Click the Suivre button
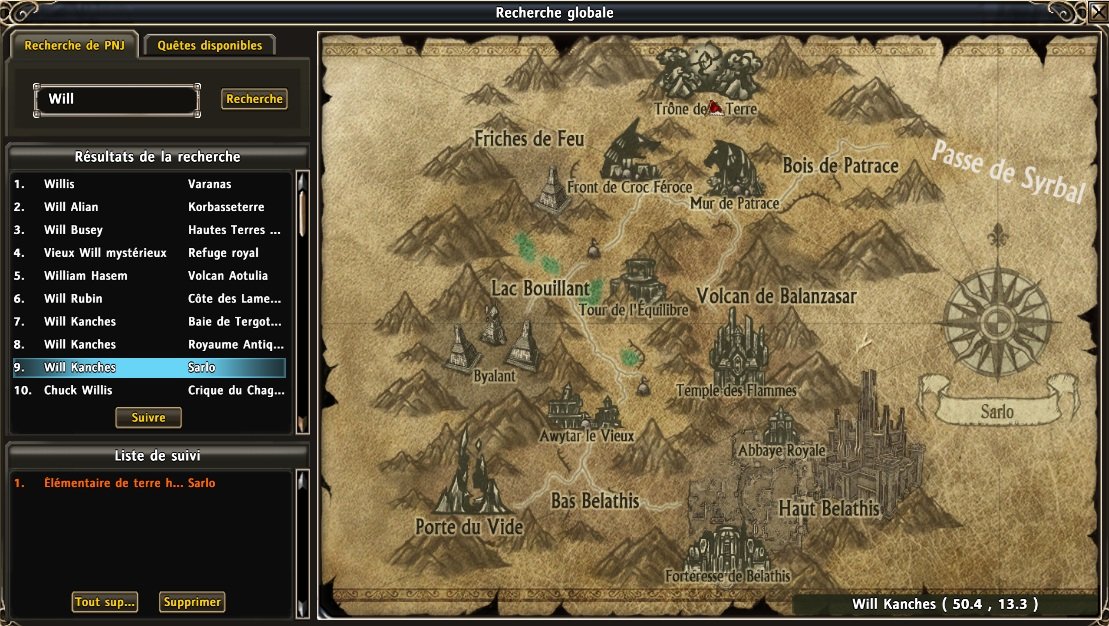Viewport: 1109px width, 626px height. pos(148,417)
